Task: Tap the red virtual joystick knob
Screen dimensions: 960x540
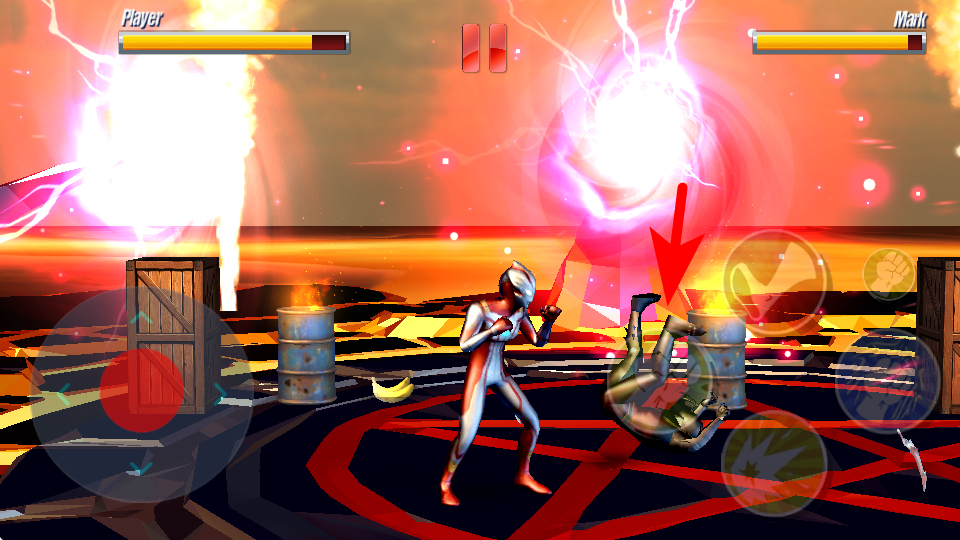Action: click(142, 390)
